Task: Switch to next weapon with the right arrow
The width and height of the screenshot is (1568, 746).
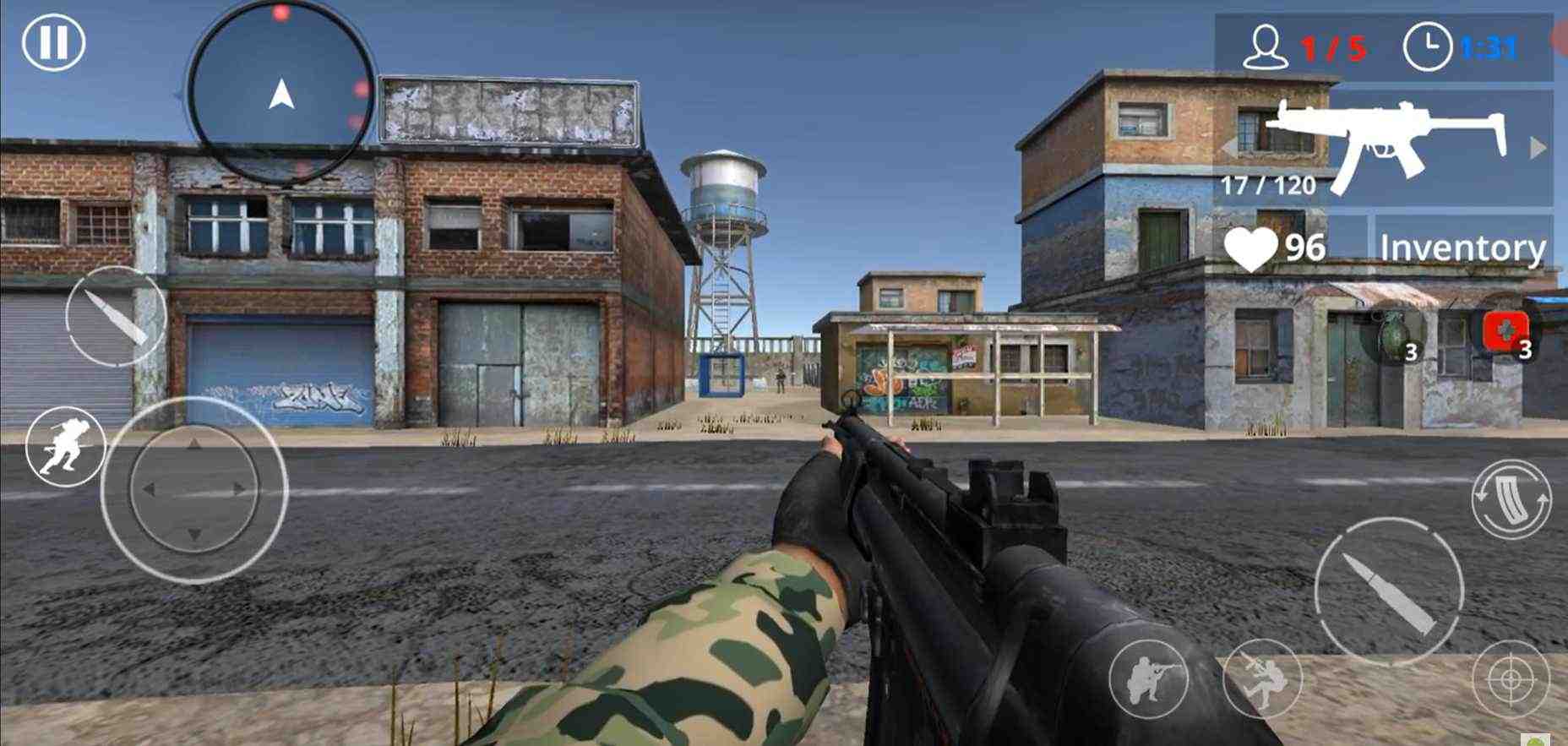Action: pos(1538,148)
